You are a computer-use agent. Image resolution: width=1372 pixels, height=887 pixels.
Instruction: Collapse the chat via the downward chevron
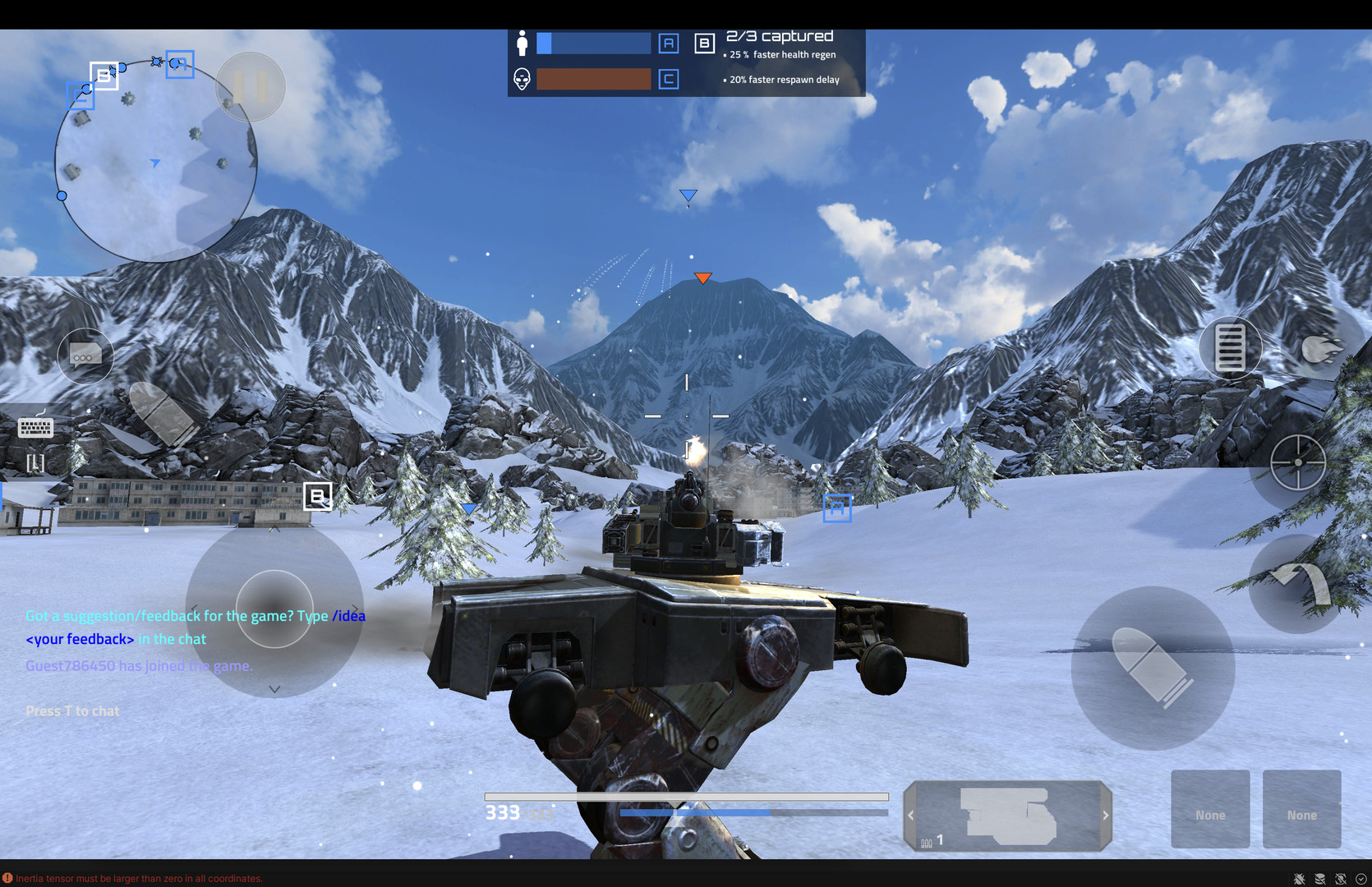[x=274, y=689]
